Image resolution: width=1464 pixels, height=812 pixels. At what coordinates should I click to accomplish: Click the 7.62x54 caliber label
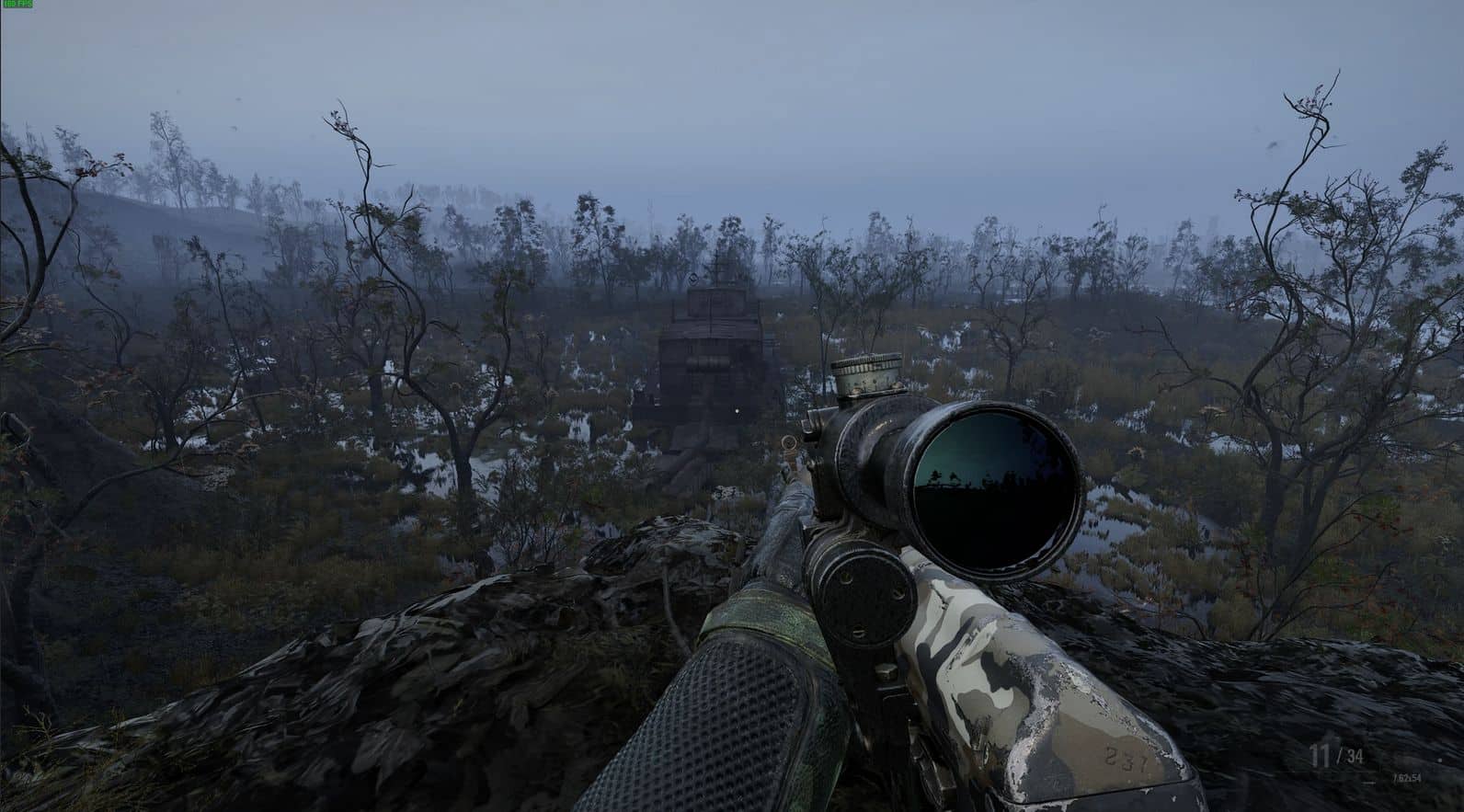pos(1407,779)
